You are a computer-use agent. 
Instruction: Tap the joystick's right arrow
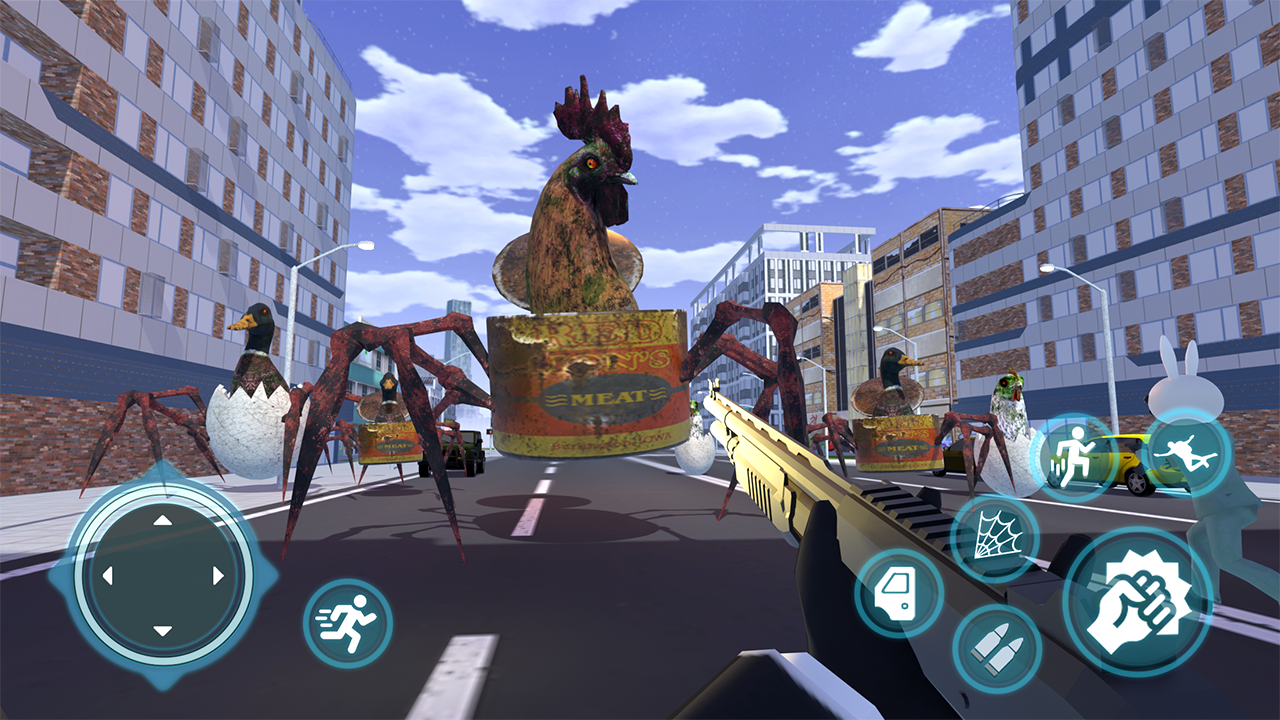tap(219, 576)
